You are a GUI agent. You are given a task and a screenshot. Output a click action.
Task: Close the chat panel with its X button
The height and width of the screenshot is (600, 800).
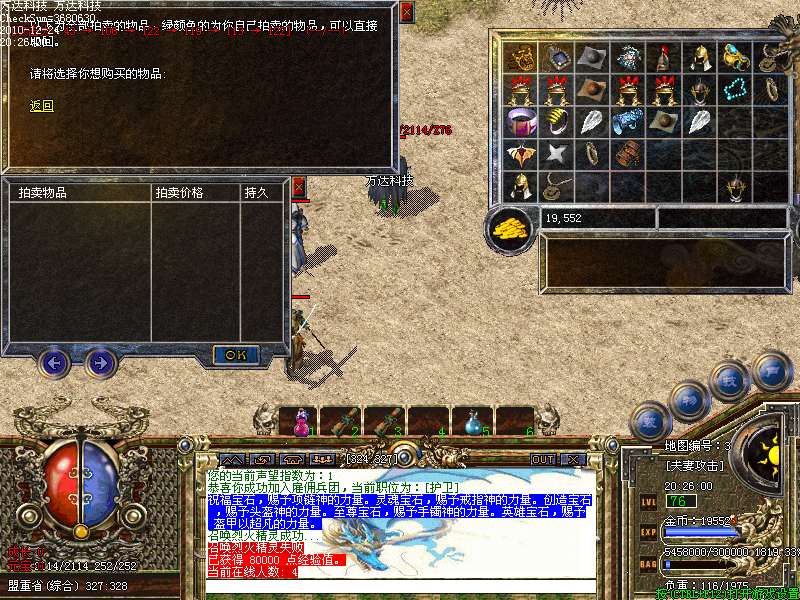coord(573,459)
